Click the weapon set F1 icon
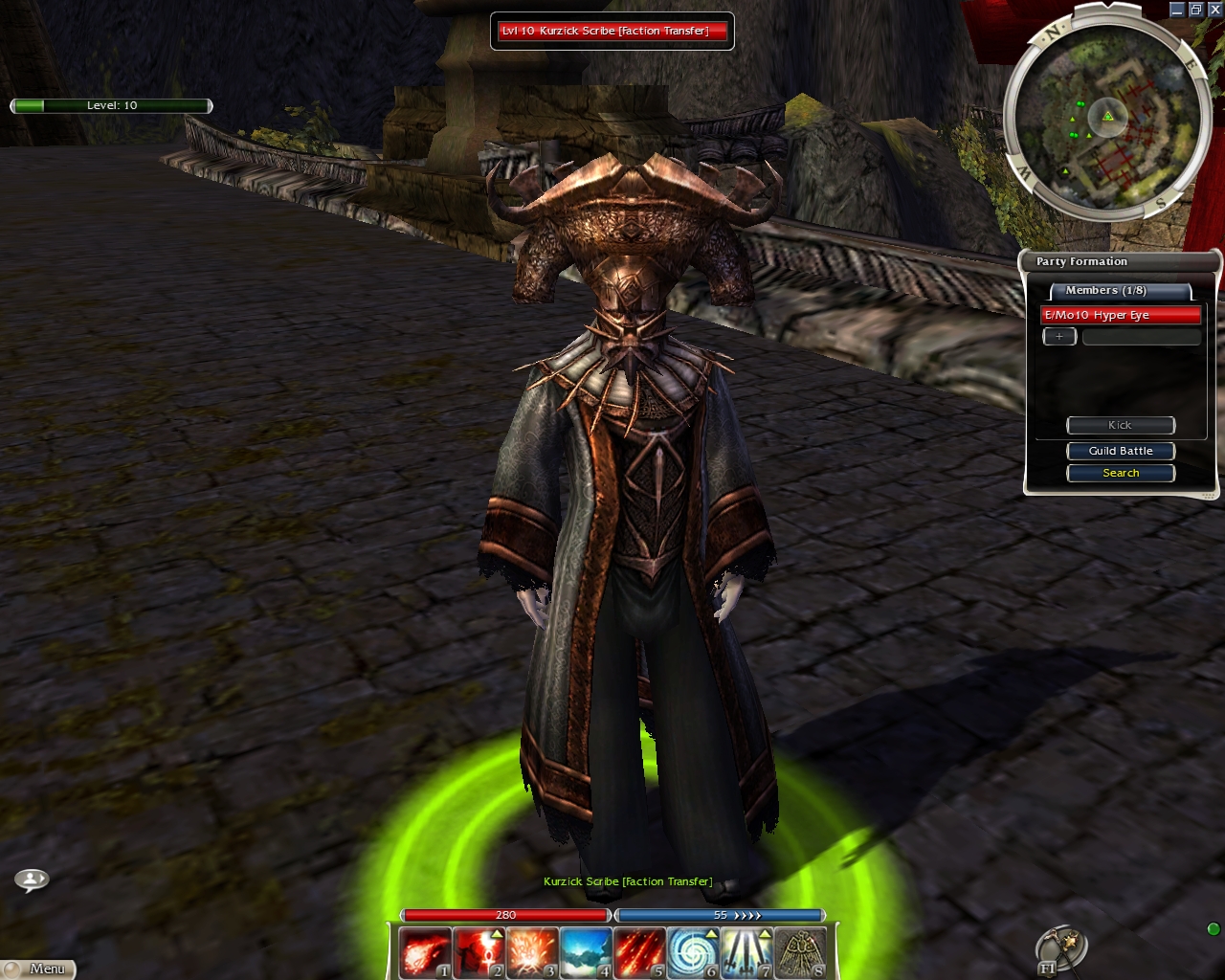 pos(1061,950)
